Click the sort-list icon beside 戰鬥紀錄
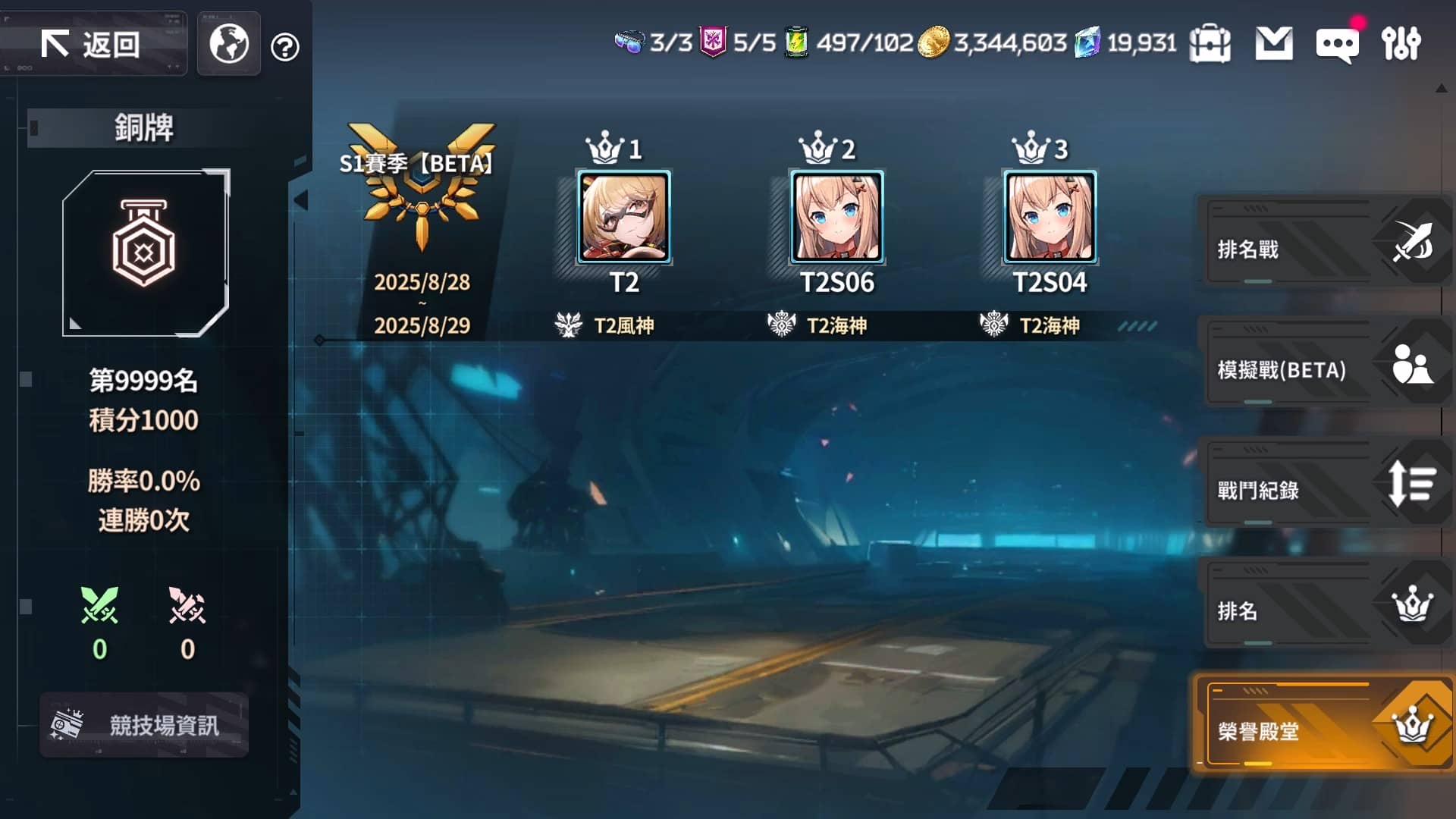Screen dimensions: 1456x819 click(x=1410, y=483)
